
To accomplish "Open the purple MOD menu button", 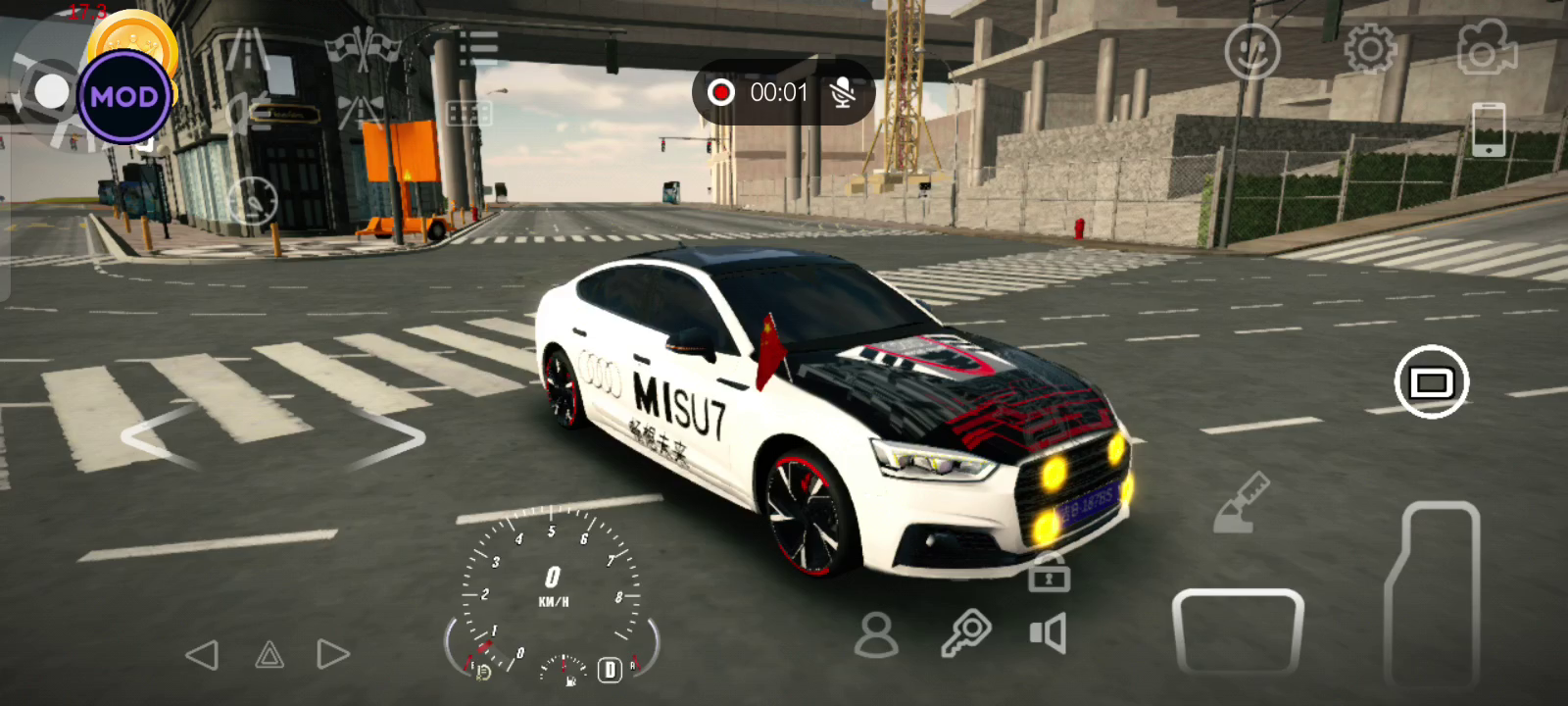I will [x=124, y=96].
